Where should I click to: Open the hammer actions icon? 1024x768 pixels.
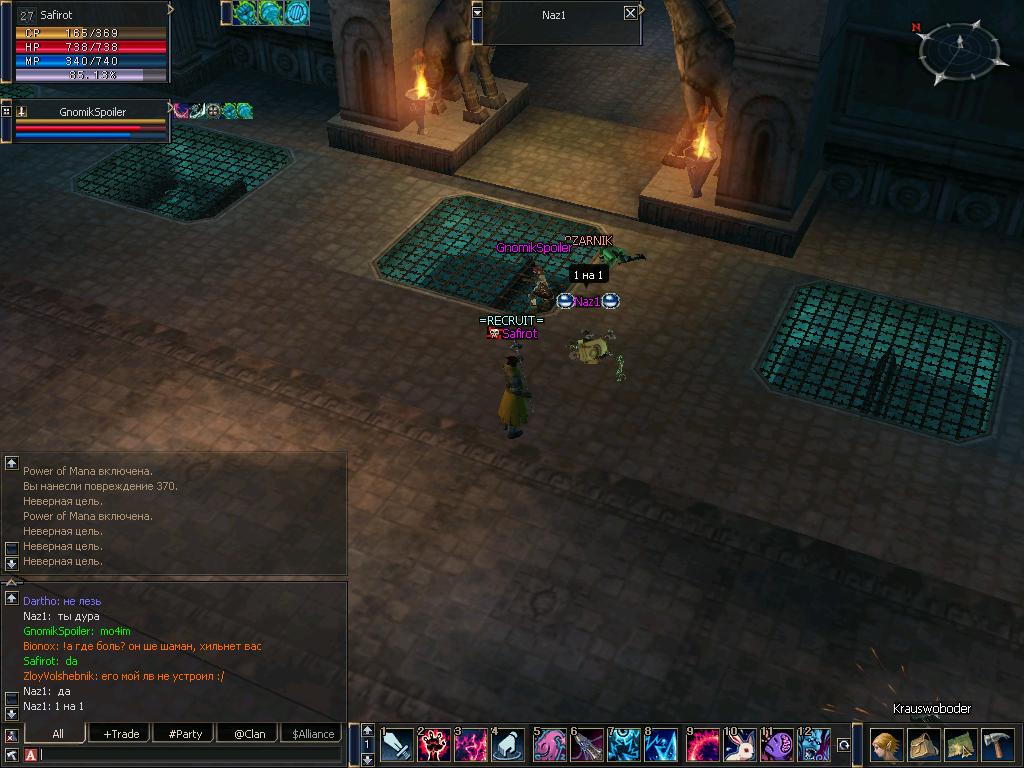point(997,746)
